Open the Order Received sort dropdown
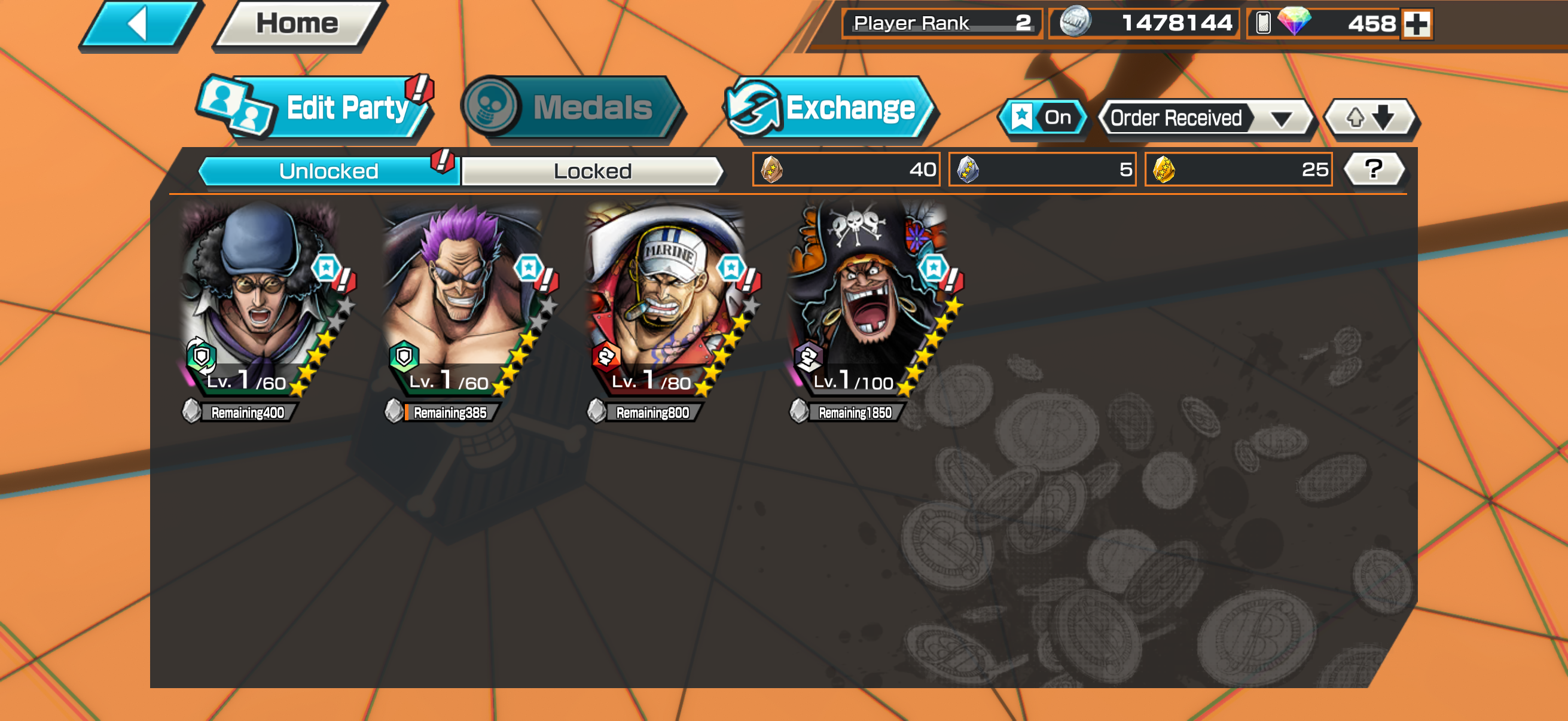The image size is (1568, 721). (1205, 118)
